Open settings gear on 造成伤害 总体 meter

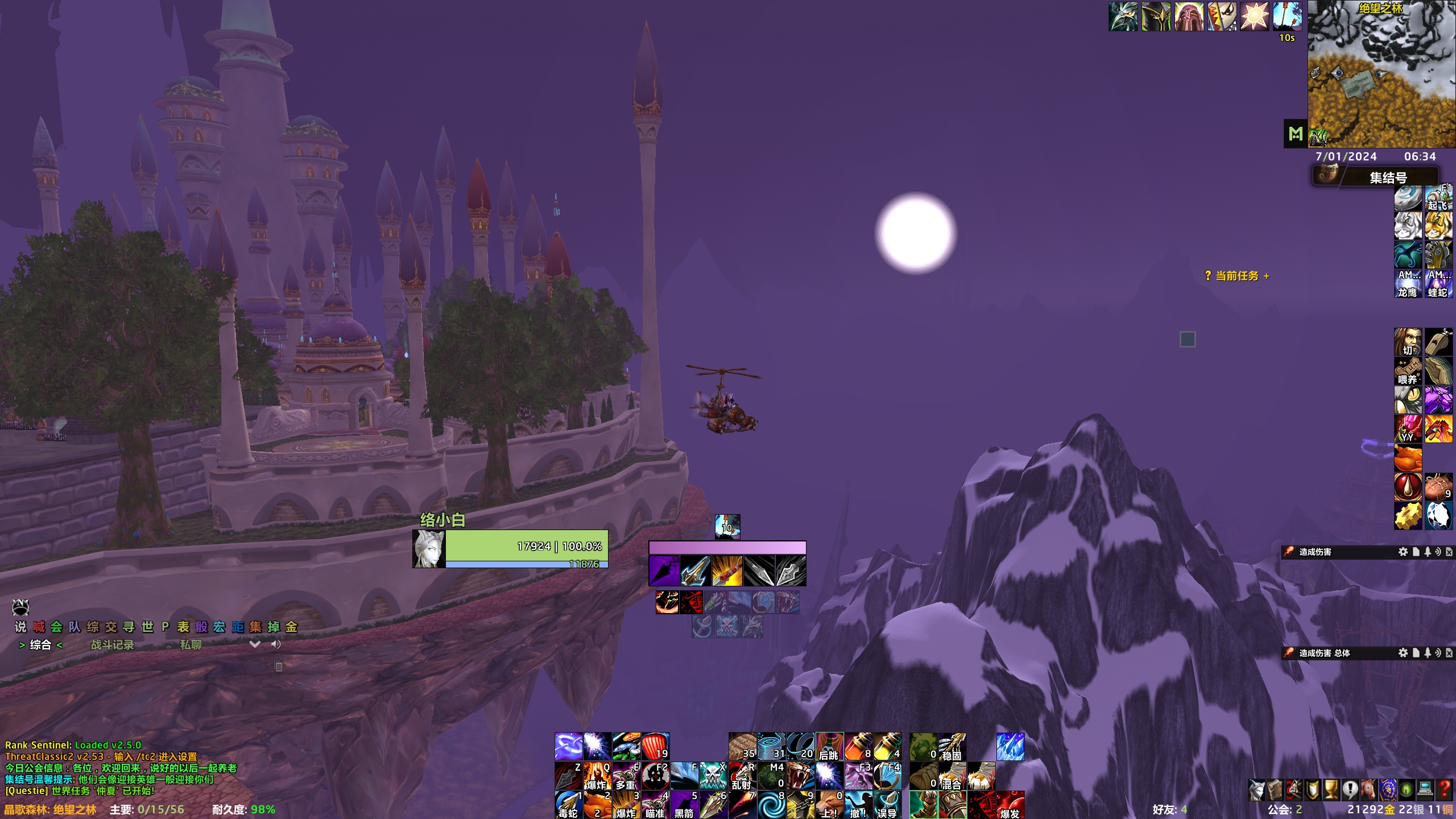click(1403, 653)
